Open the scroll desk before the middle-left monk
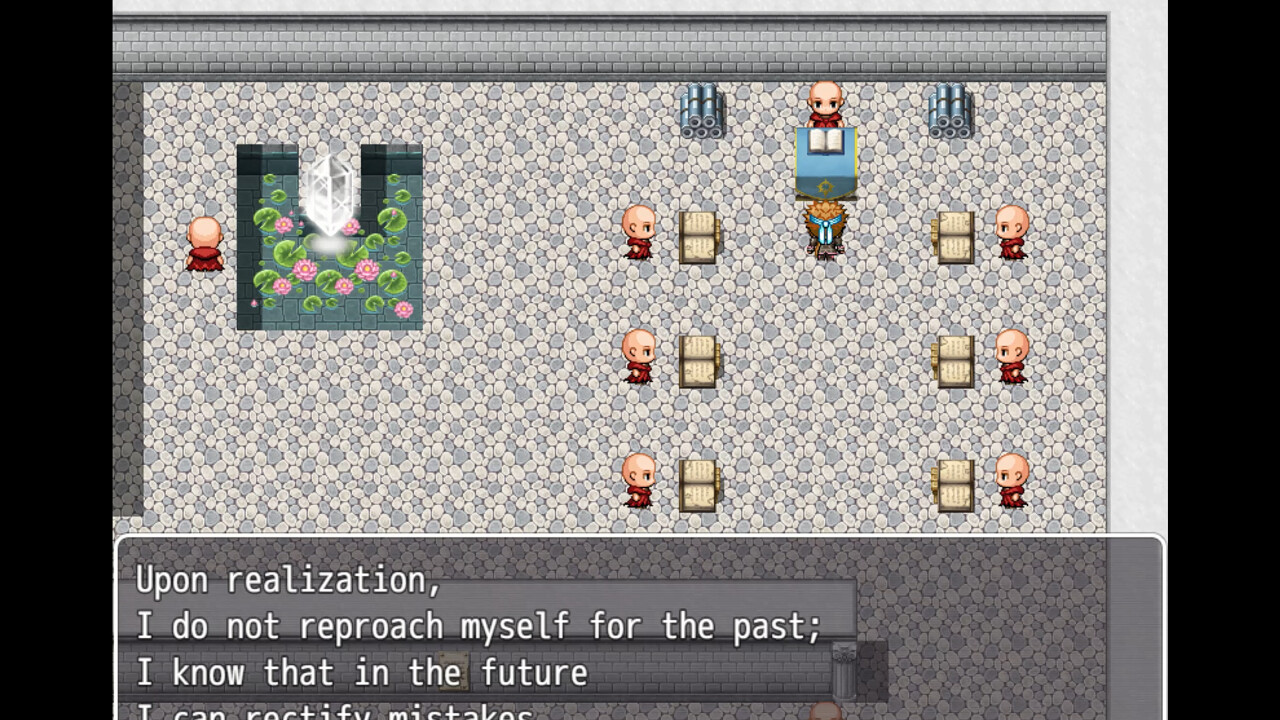This screenshot has height=720, width=1280. point(698,362)
